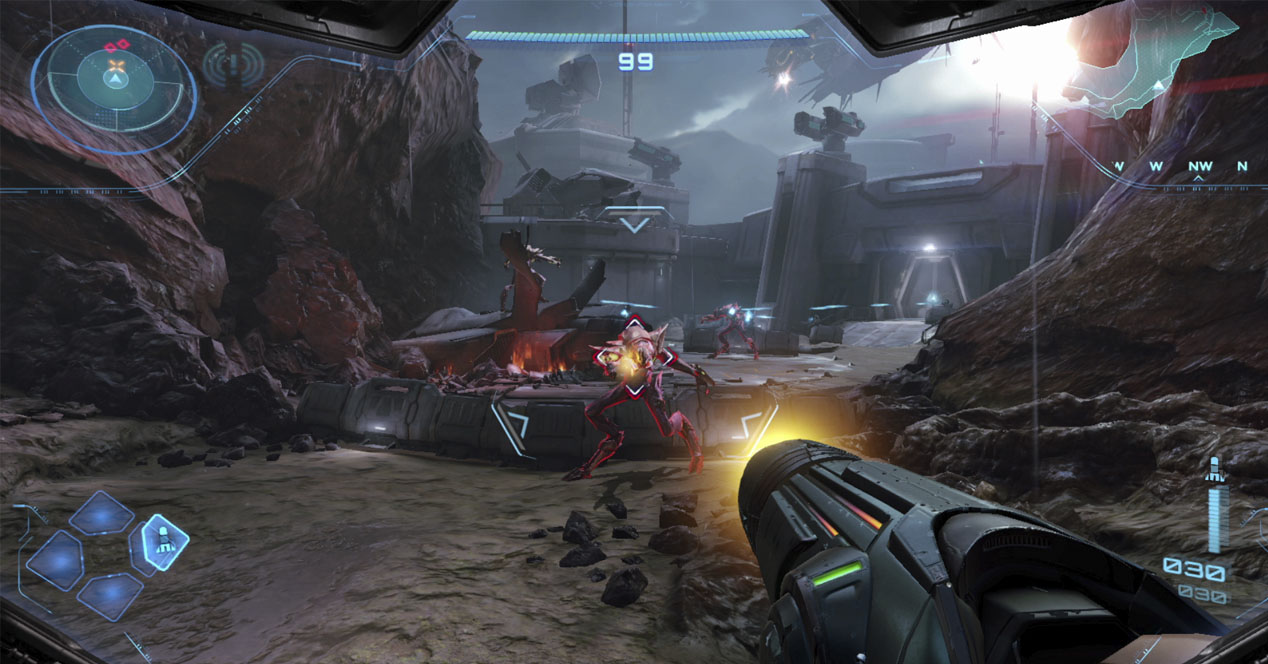Viewport: 1268px width, 664px height.
Task: Click the circular motion tracker radar
Action: click(x=115, y=89)
